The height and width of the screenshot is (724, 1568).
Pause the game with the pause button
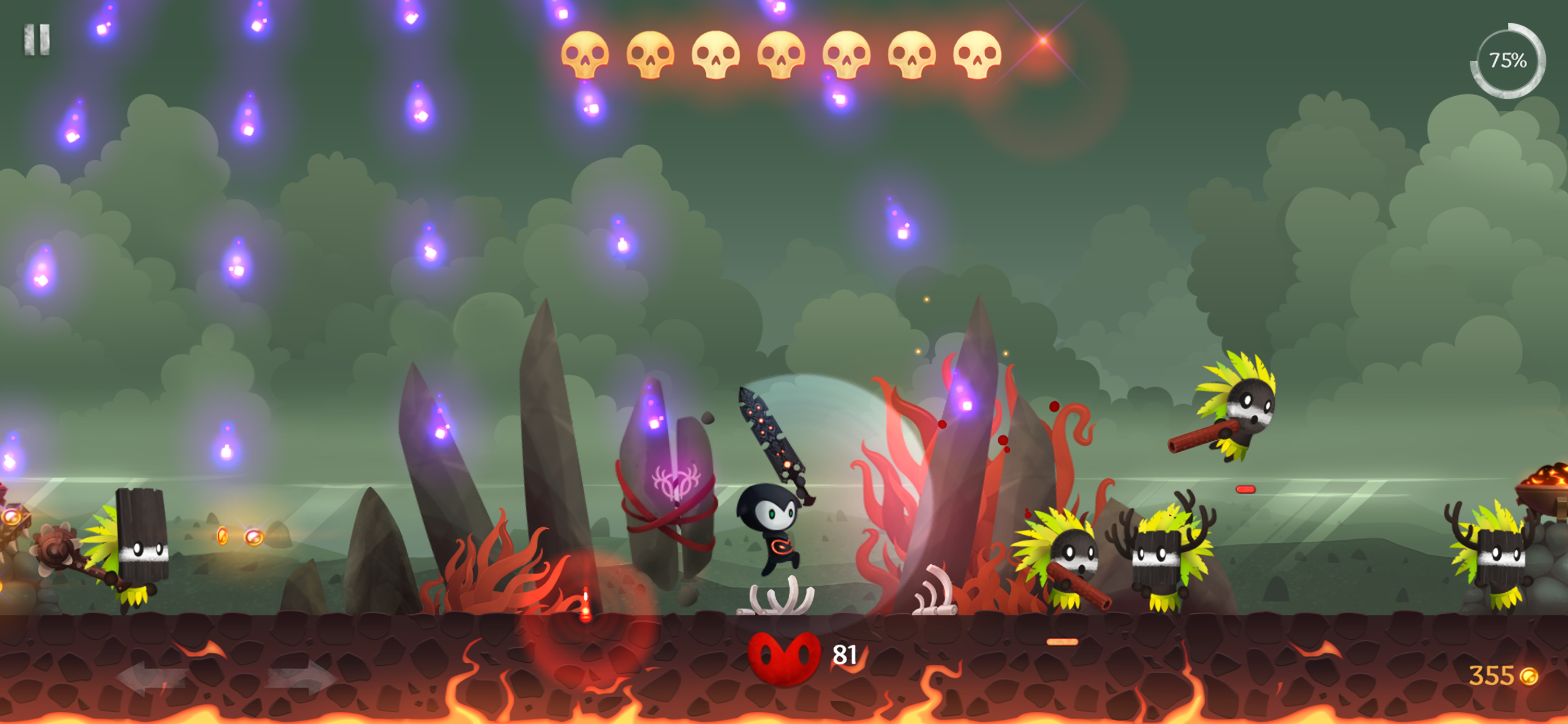[37, 40]
